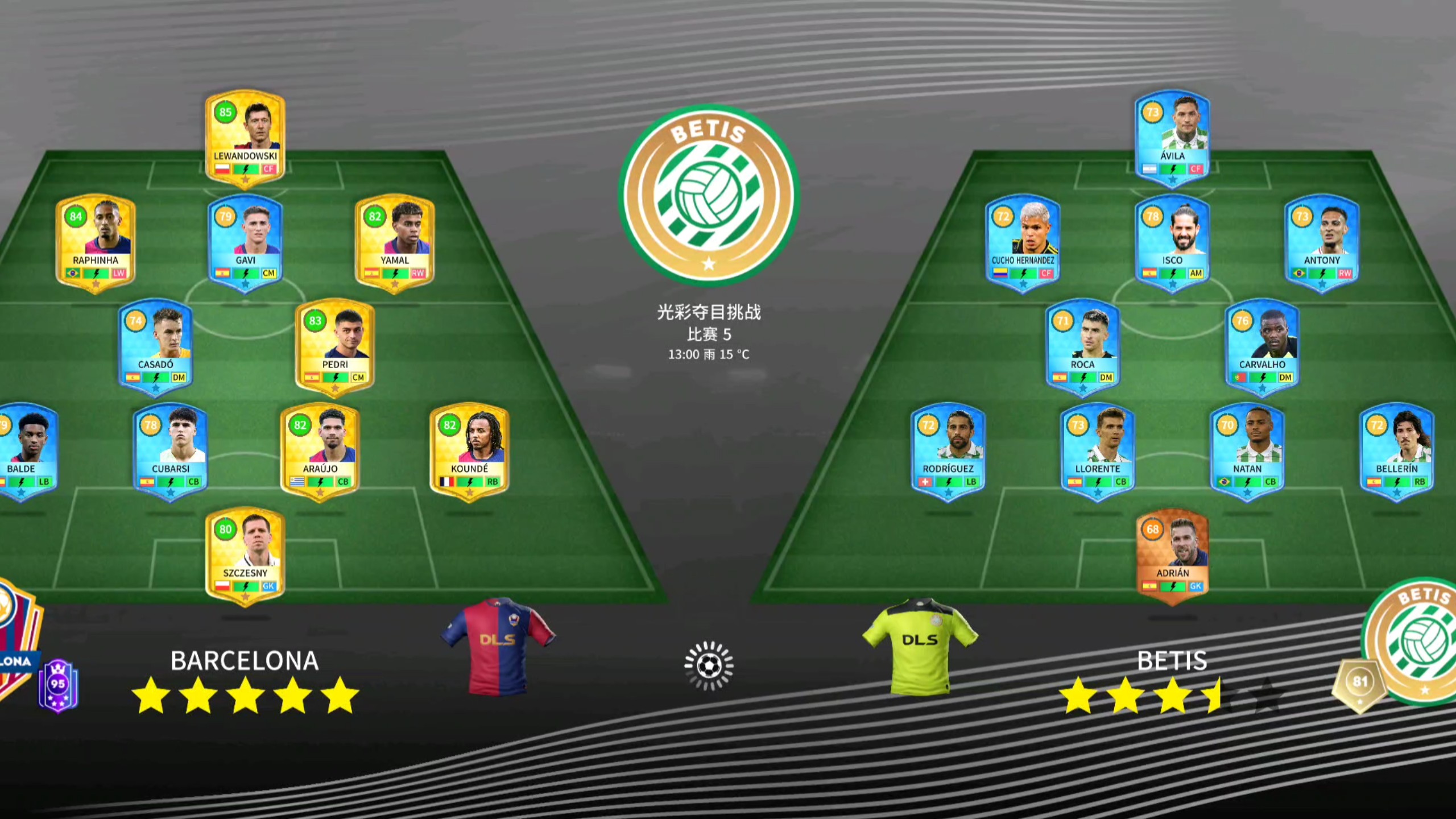
Task: Select the Antony player card
Action: (x=1322, y=242)
